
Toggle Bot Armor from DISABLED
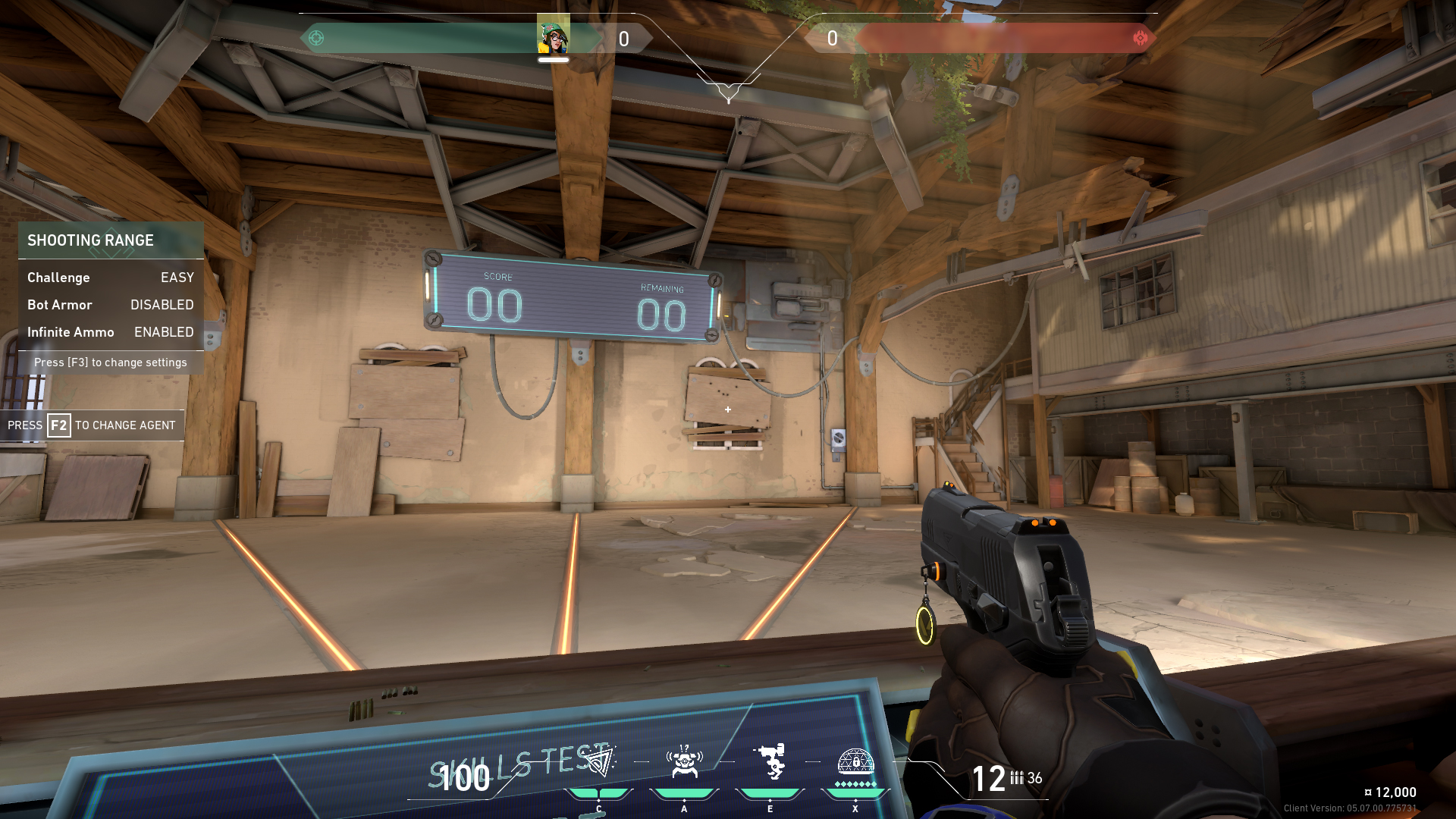click(162, 305)
